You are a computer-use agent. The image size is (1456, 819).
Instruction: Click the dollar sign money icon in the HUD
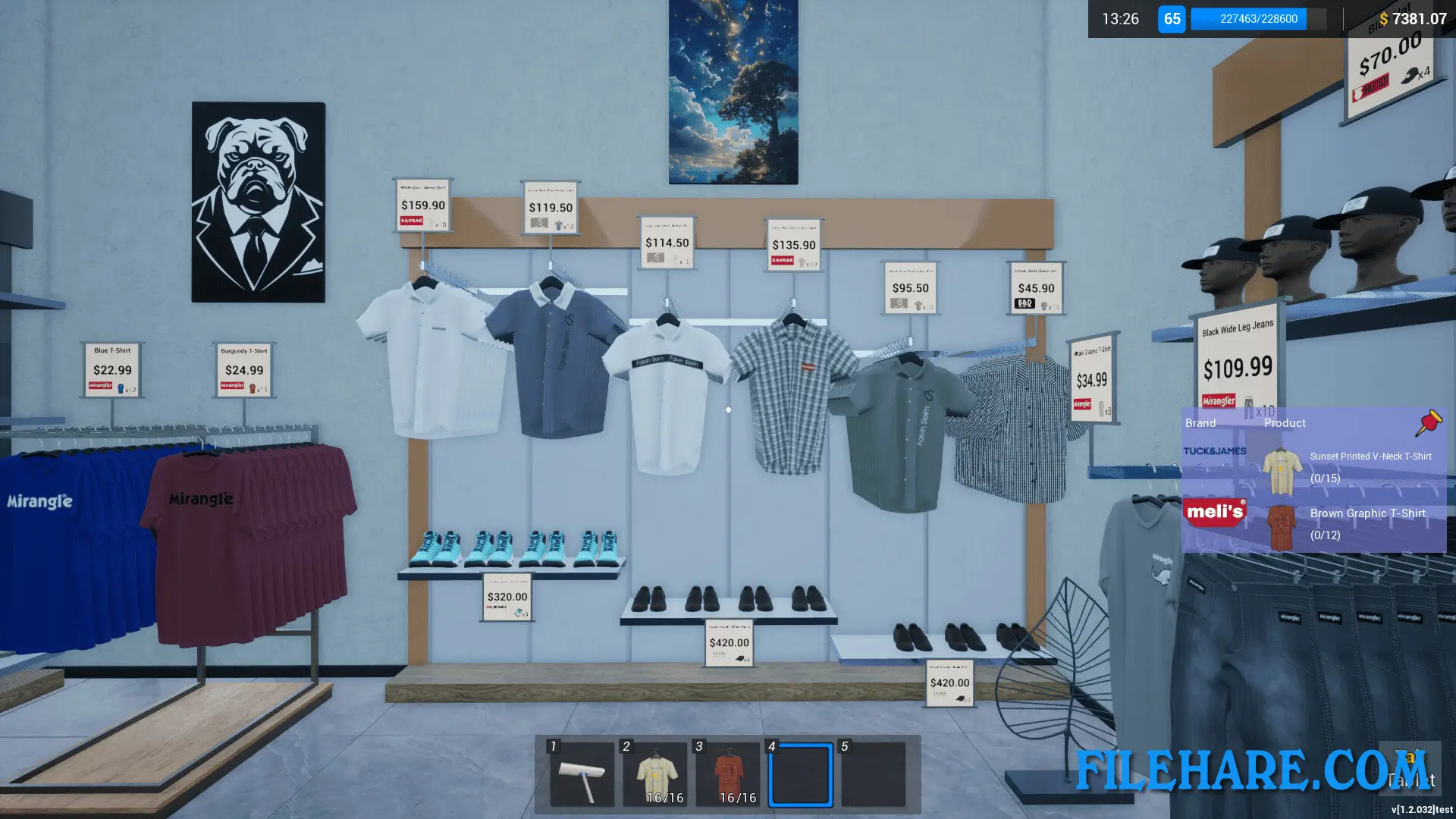[1383, 20]
